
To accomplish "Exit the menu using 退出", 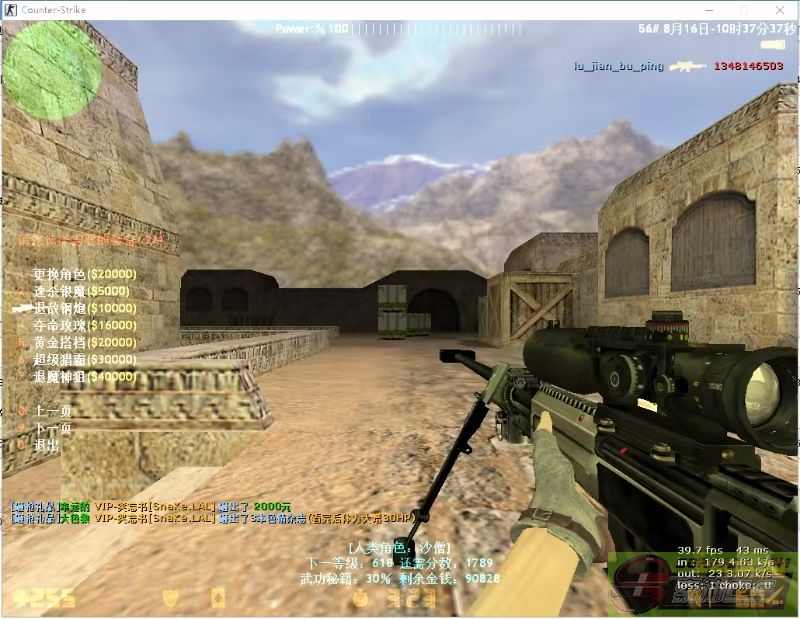I will (x=46, y=445).
